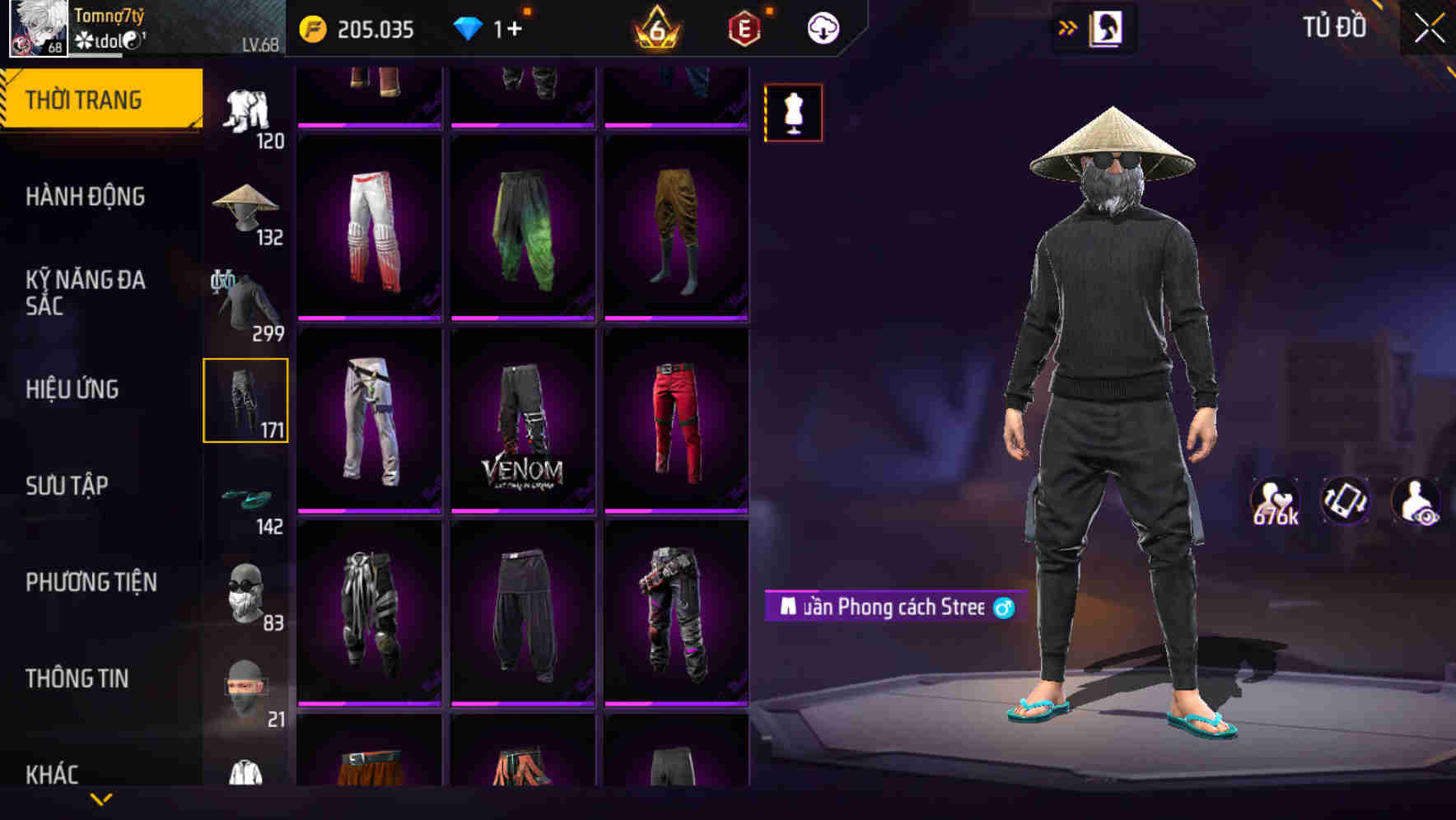Switch to the HÀNH ĐỘNG tab
Viewport: 1456px width, 820px height.
pos(85,197)
